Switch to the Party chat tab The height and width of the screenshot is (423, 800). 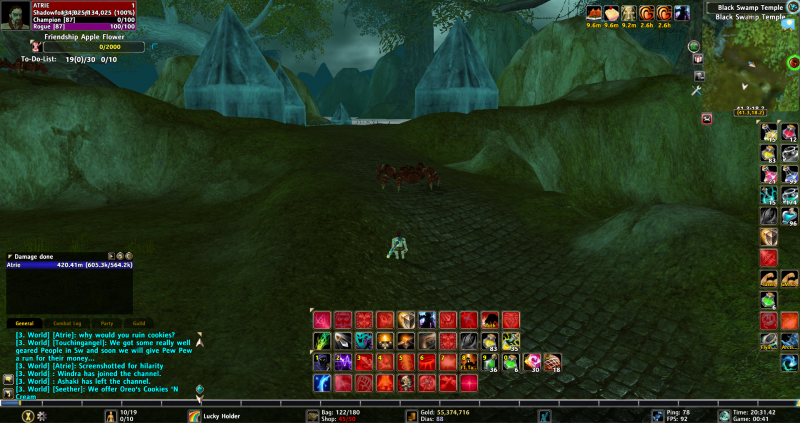pos(106,323)
